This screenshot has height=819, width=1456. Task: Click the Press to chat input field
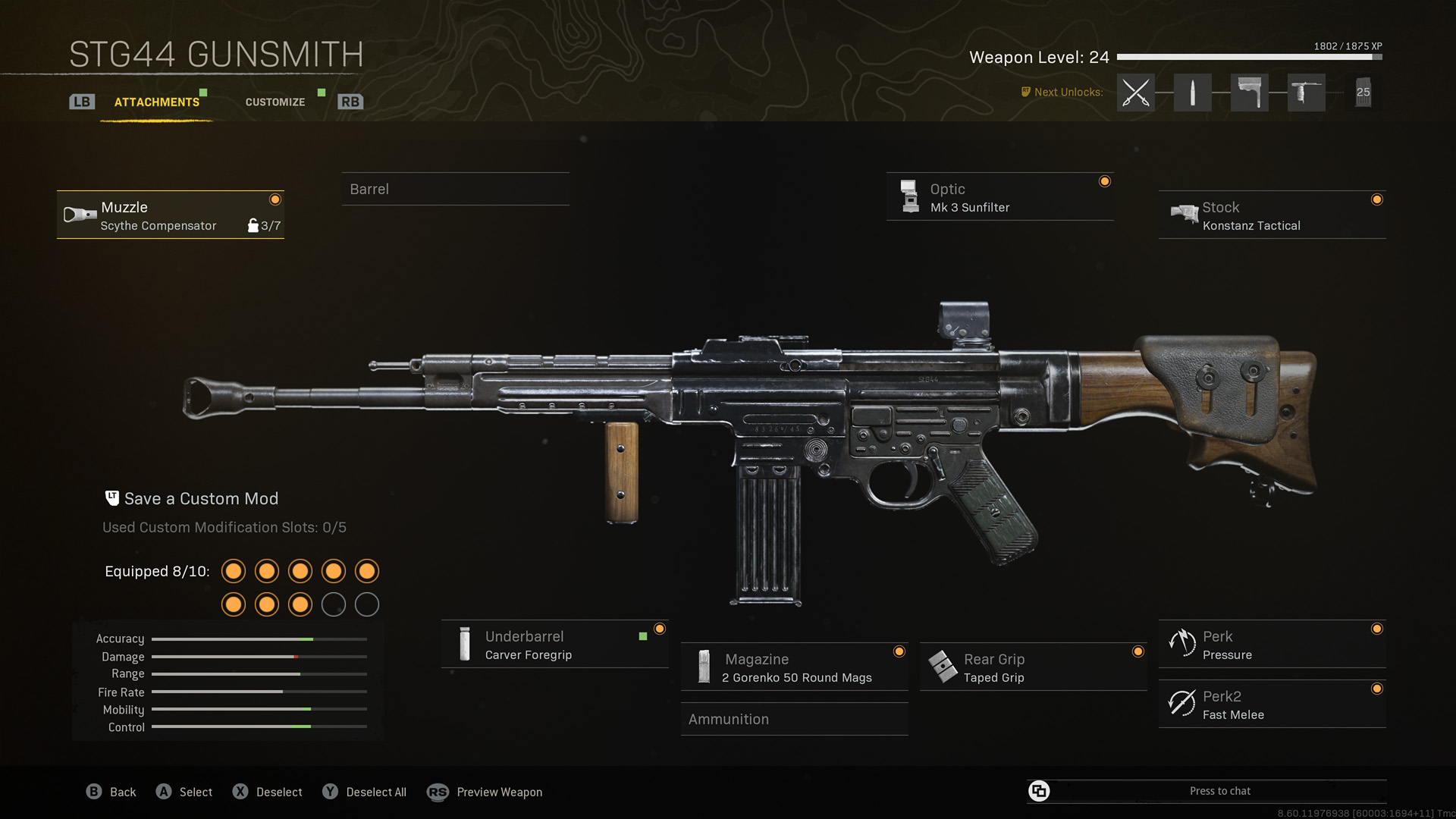1219,790
